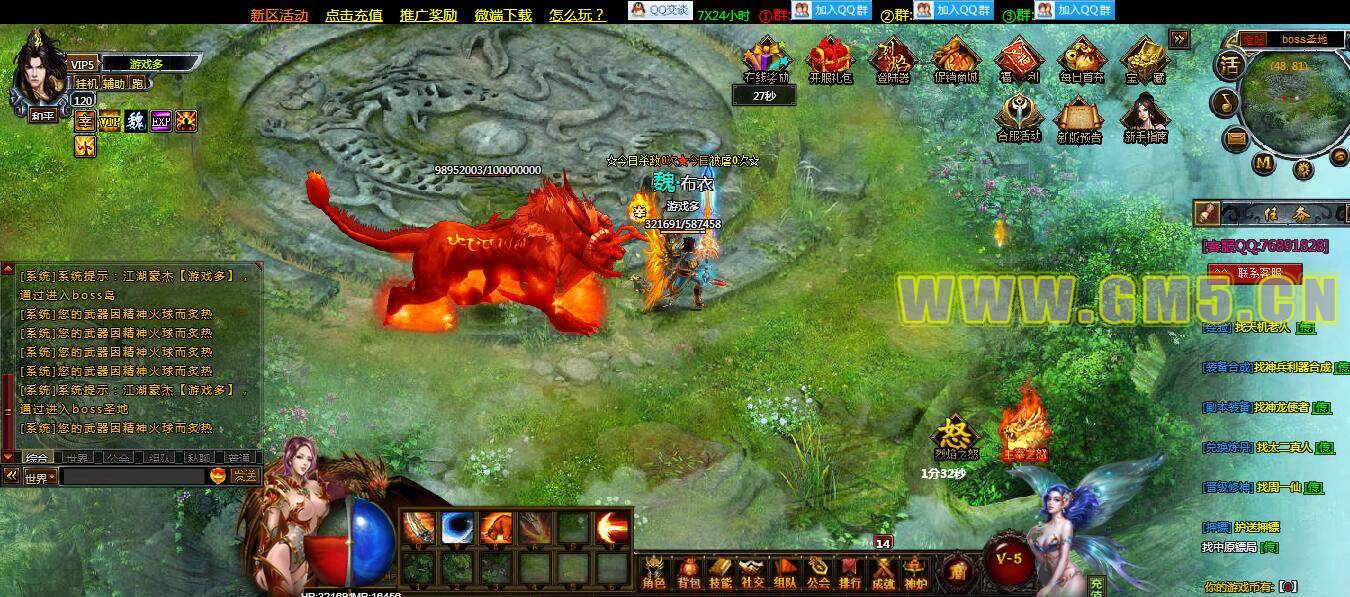Image resolution: width=1350 pixels, height=597 pixels.
Task: Switch chat to the 世界 tab
Action: [x=77, y=457]
